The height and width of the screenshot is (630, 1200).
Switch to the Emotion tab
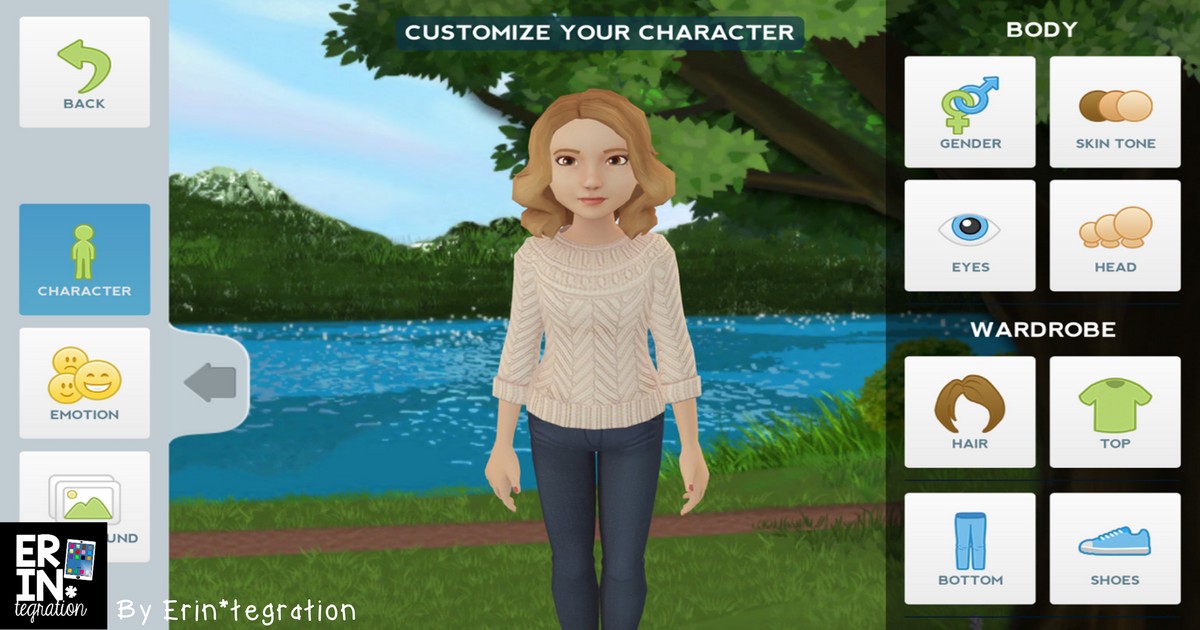pos(84,383)
